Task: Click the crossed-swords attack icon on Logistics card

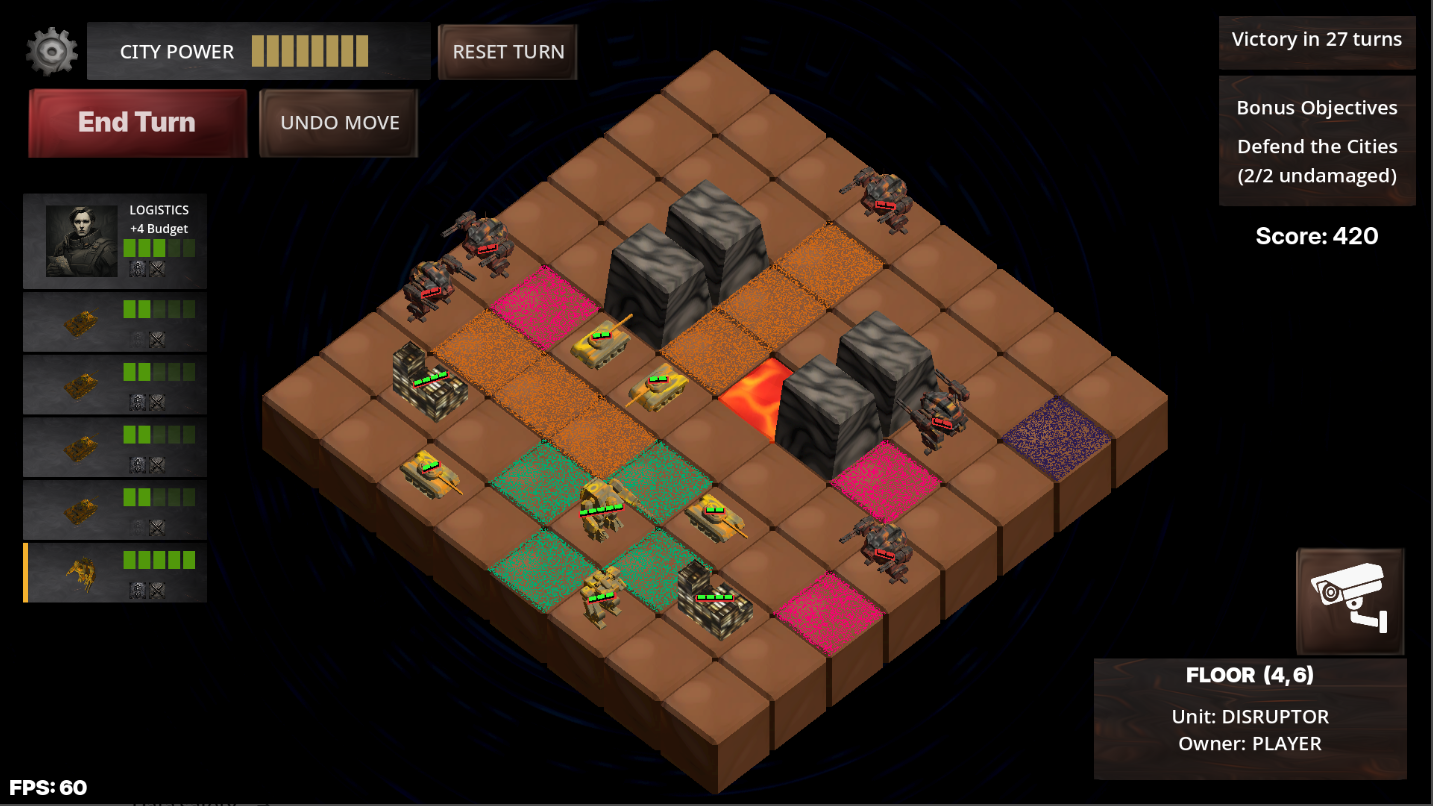Action: [x=156, y=270]
